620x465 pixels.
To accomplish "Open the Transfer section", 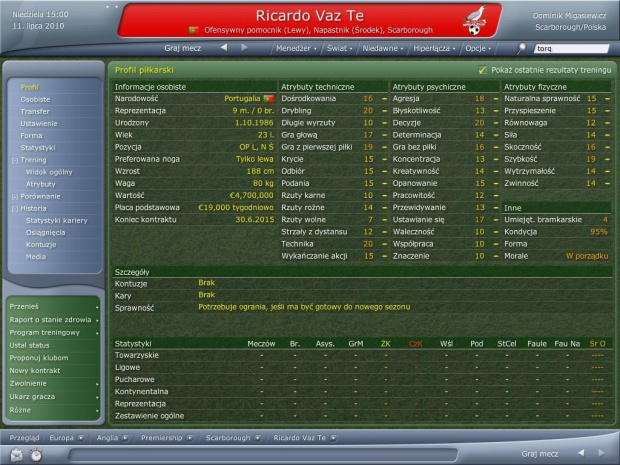I will pos(35,111).
